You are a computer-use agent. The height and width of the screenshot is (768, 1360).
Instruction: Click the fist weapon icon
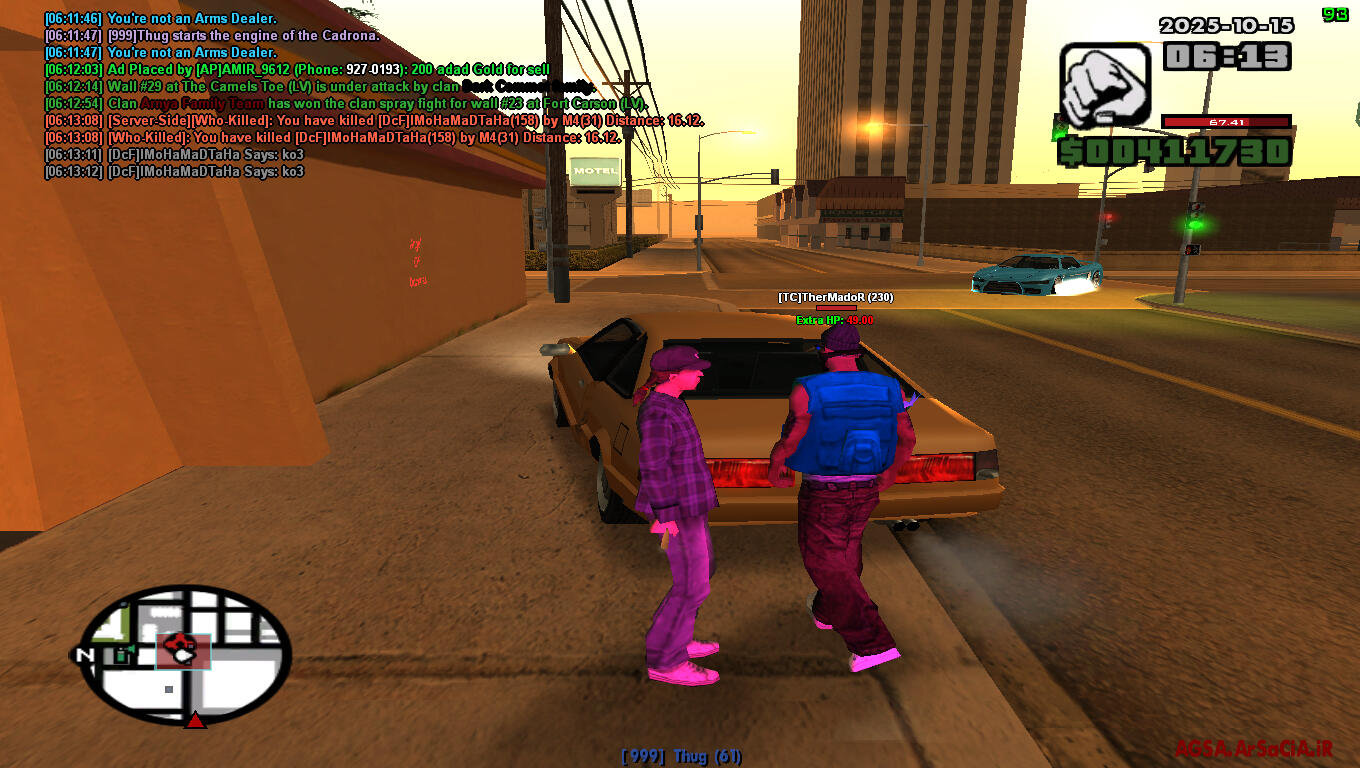1104,85
